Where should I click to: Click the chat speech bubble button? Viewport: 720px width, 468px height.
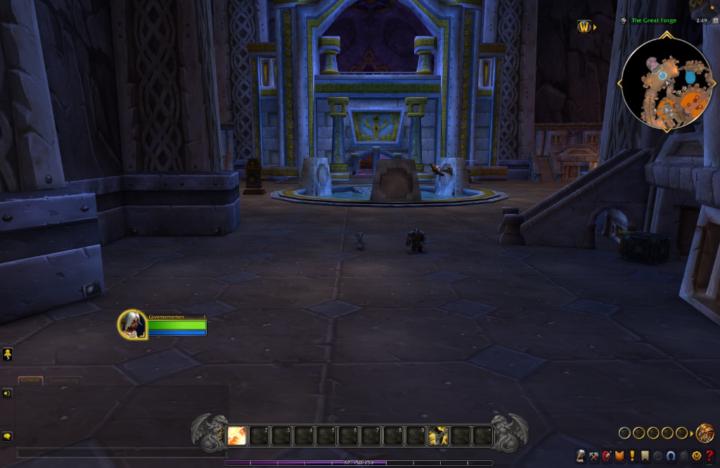click(7, 436)
